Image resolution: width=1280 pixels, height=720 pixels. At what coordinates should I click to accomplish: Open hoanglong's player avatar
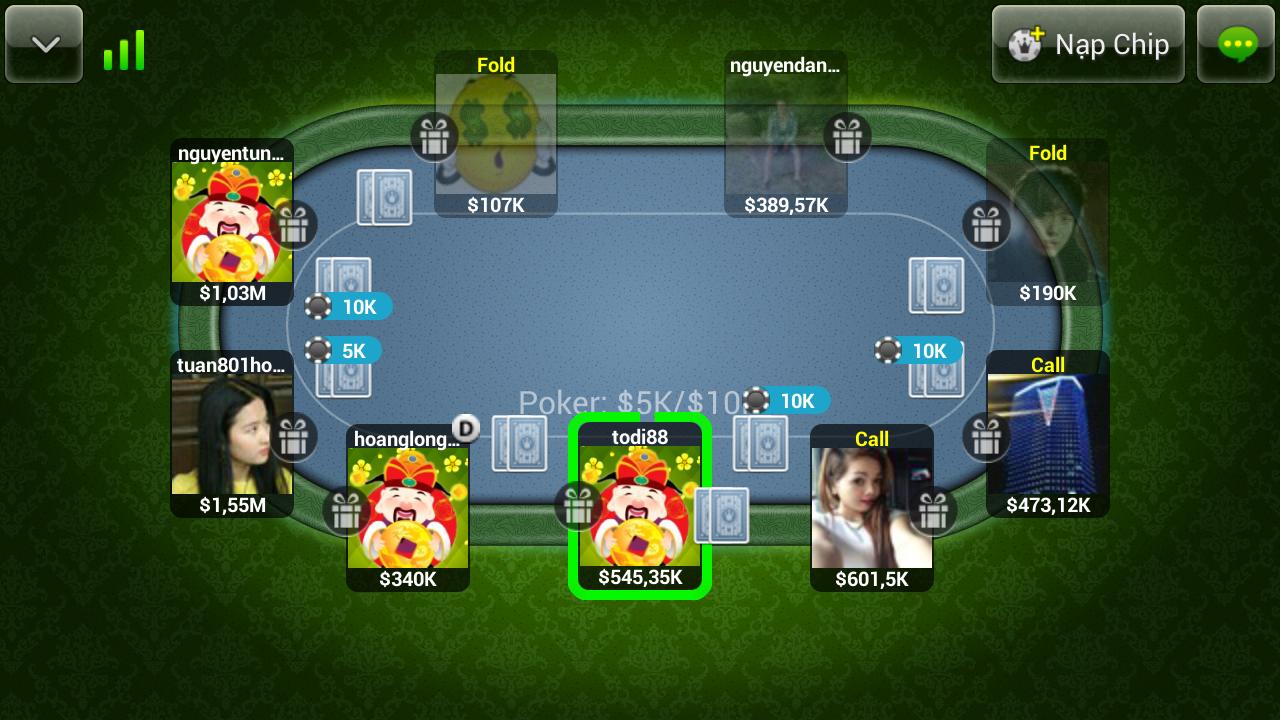(x=408, y=508)
